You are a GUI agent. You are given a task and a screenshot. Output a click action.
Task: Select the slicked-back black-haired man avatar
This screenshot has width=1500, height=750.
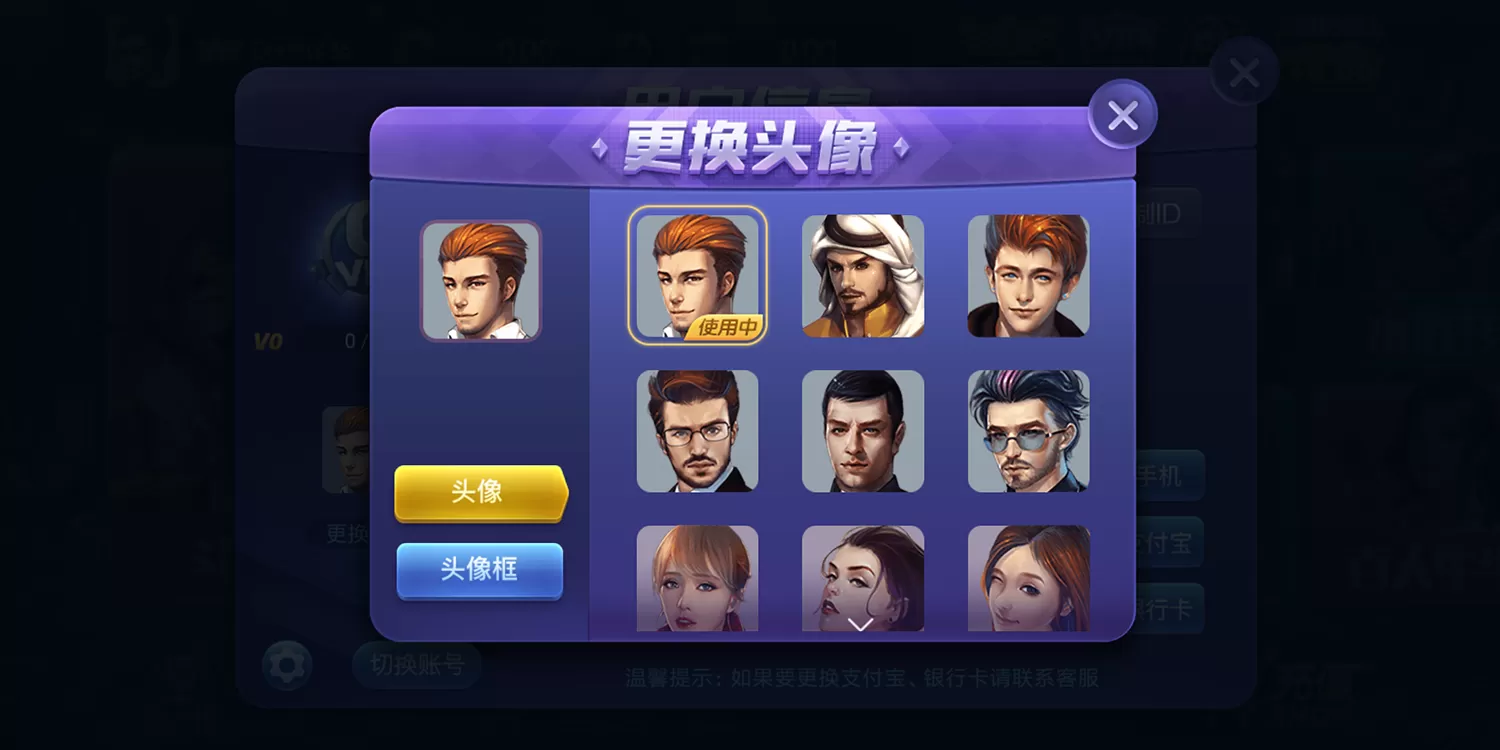863,430
